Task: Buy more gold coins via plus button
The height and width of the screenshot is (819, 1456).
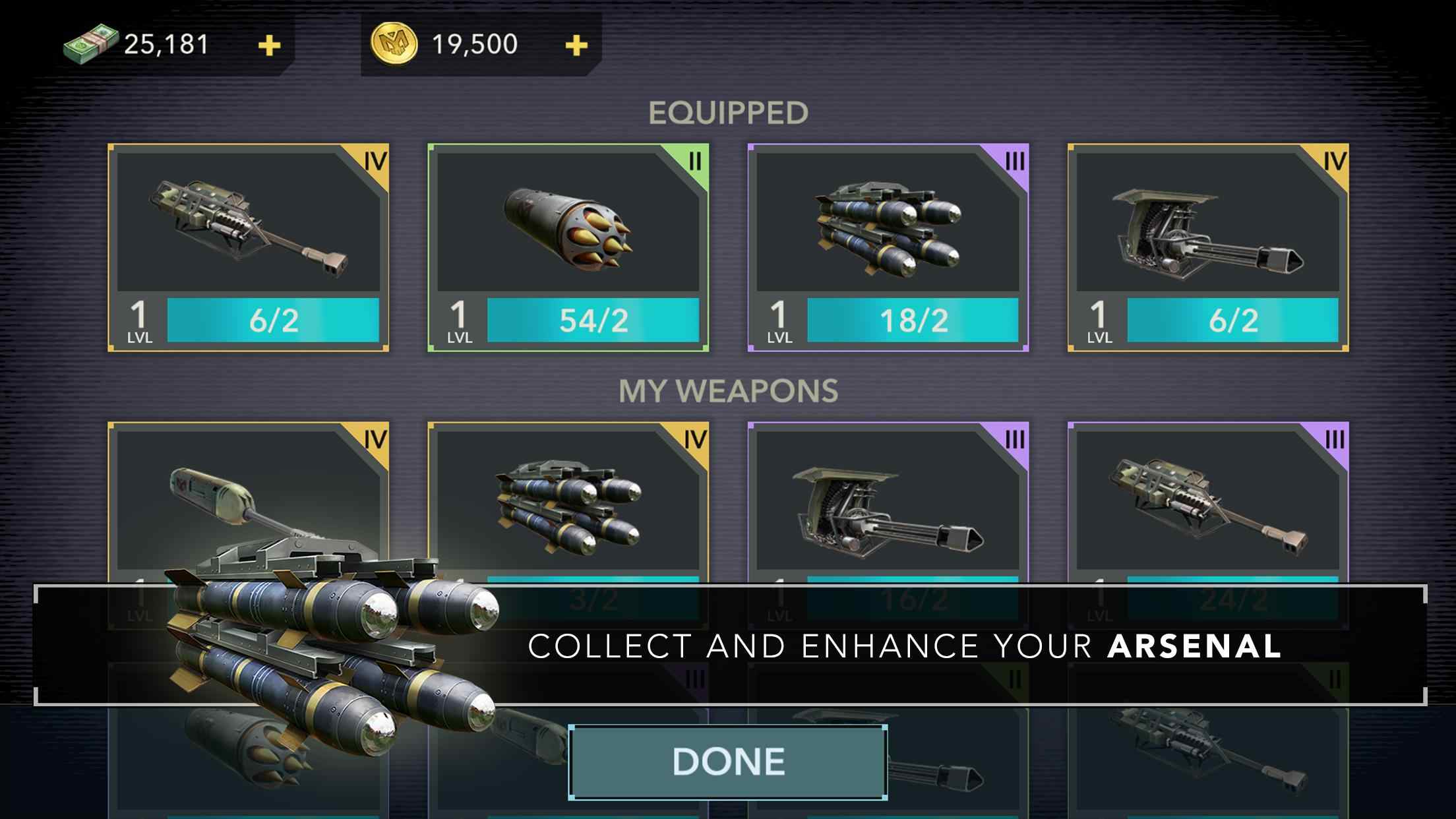Action: click(576, 45)
